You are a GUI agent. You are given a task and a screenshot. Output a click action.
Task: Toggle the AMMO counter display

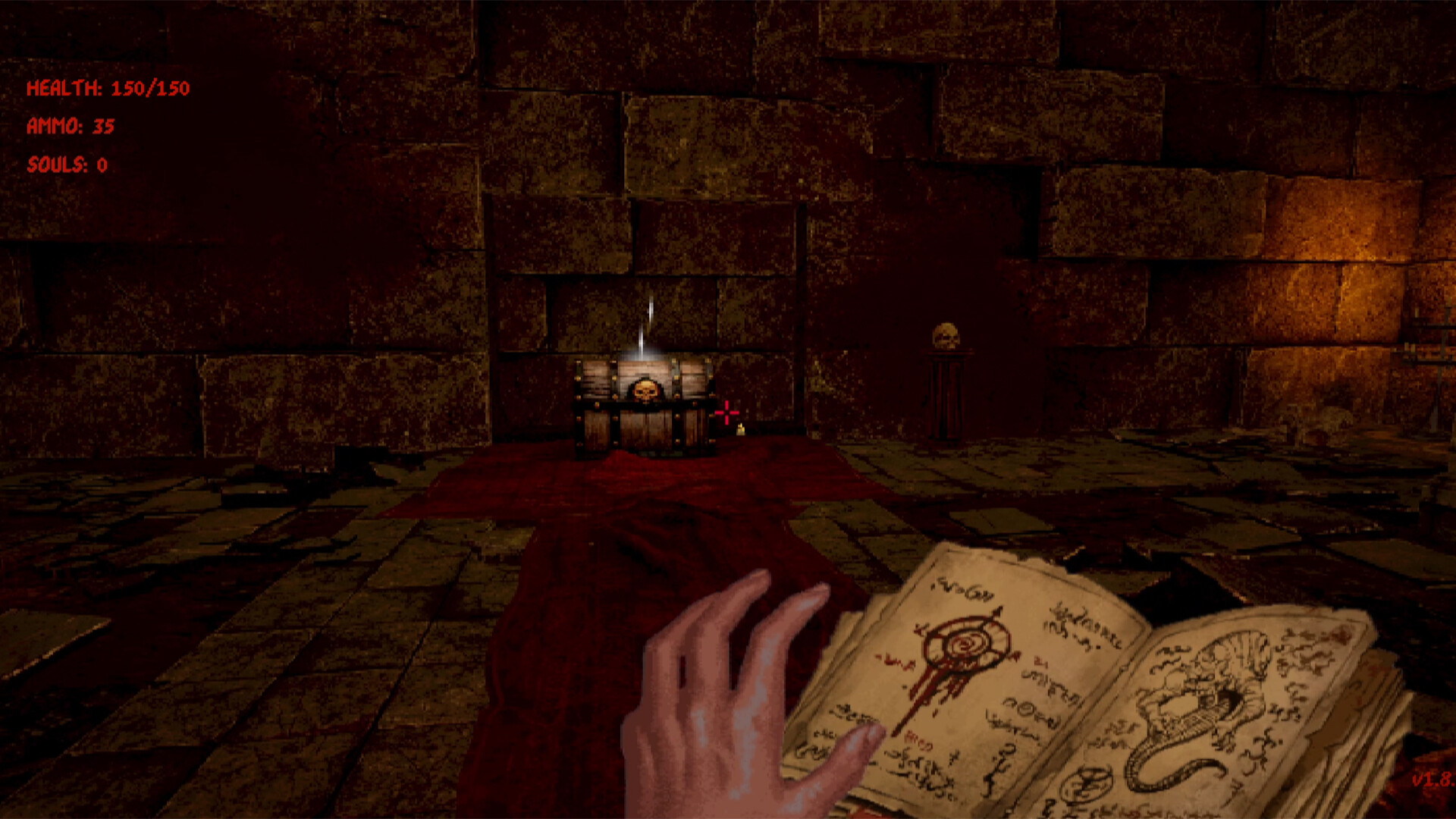point(71,127)
